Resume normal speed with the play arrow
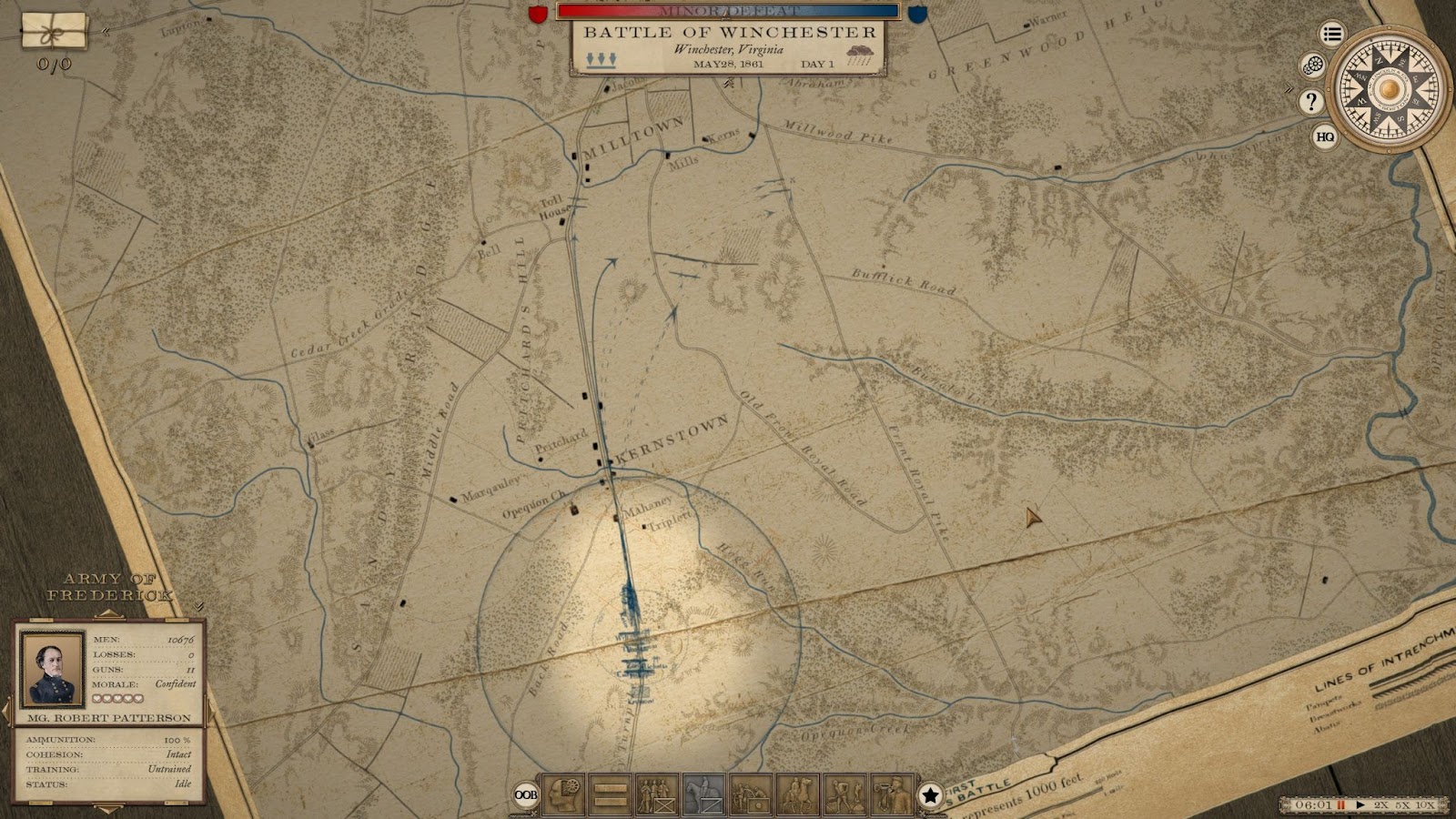This screenshot has height=819, width=1456. (x=1360, y=805)
